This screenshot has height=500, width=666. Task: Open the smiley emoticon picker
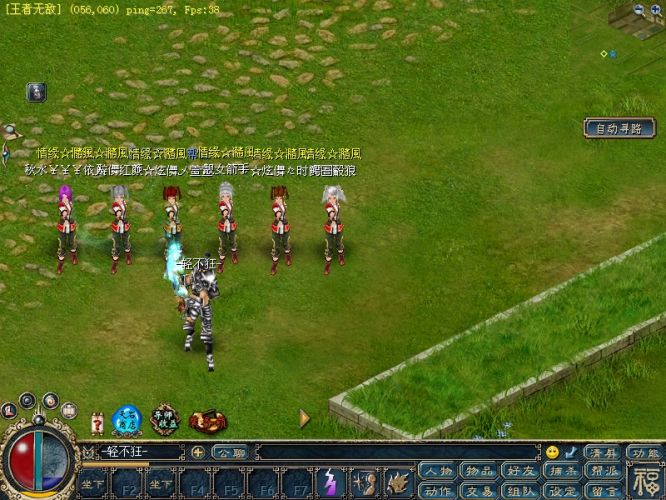(552, 452)
